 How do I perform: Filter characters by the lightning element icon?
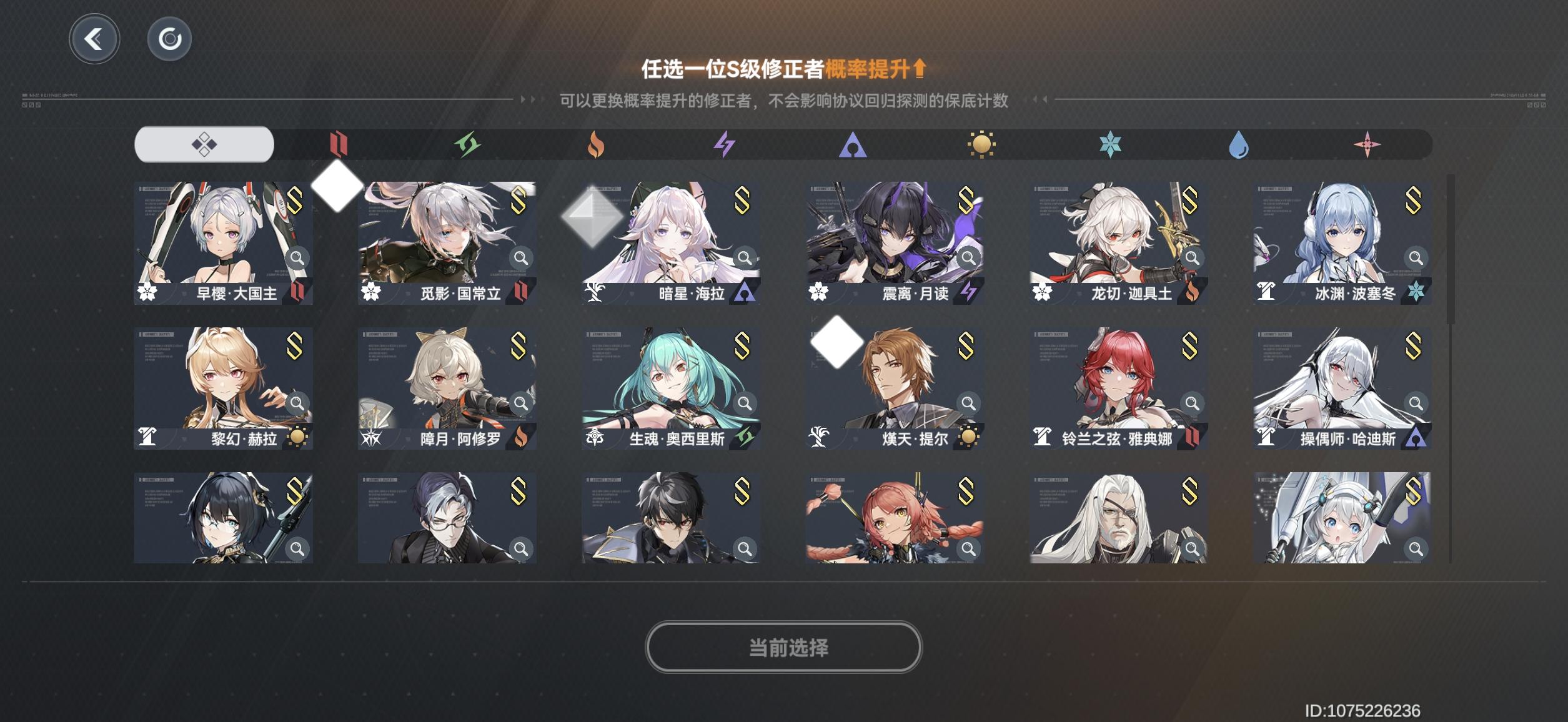click(x=725, y=144)
